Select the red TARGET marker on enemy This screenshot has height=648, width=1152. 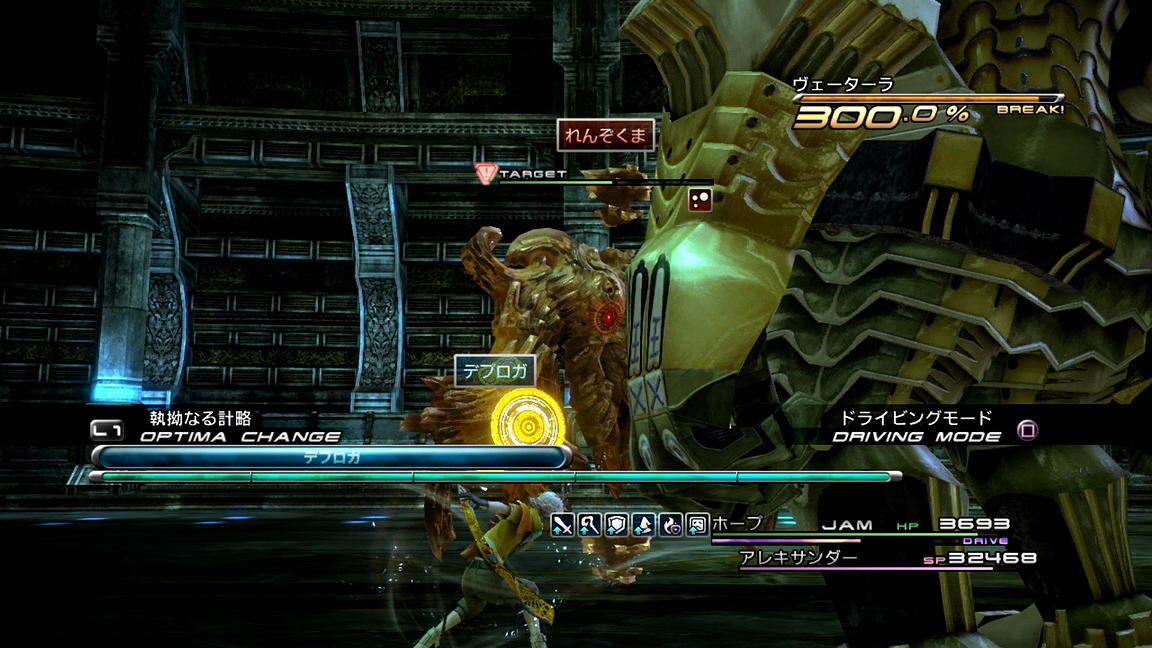pos(486,174)
